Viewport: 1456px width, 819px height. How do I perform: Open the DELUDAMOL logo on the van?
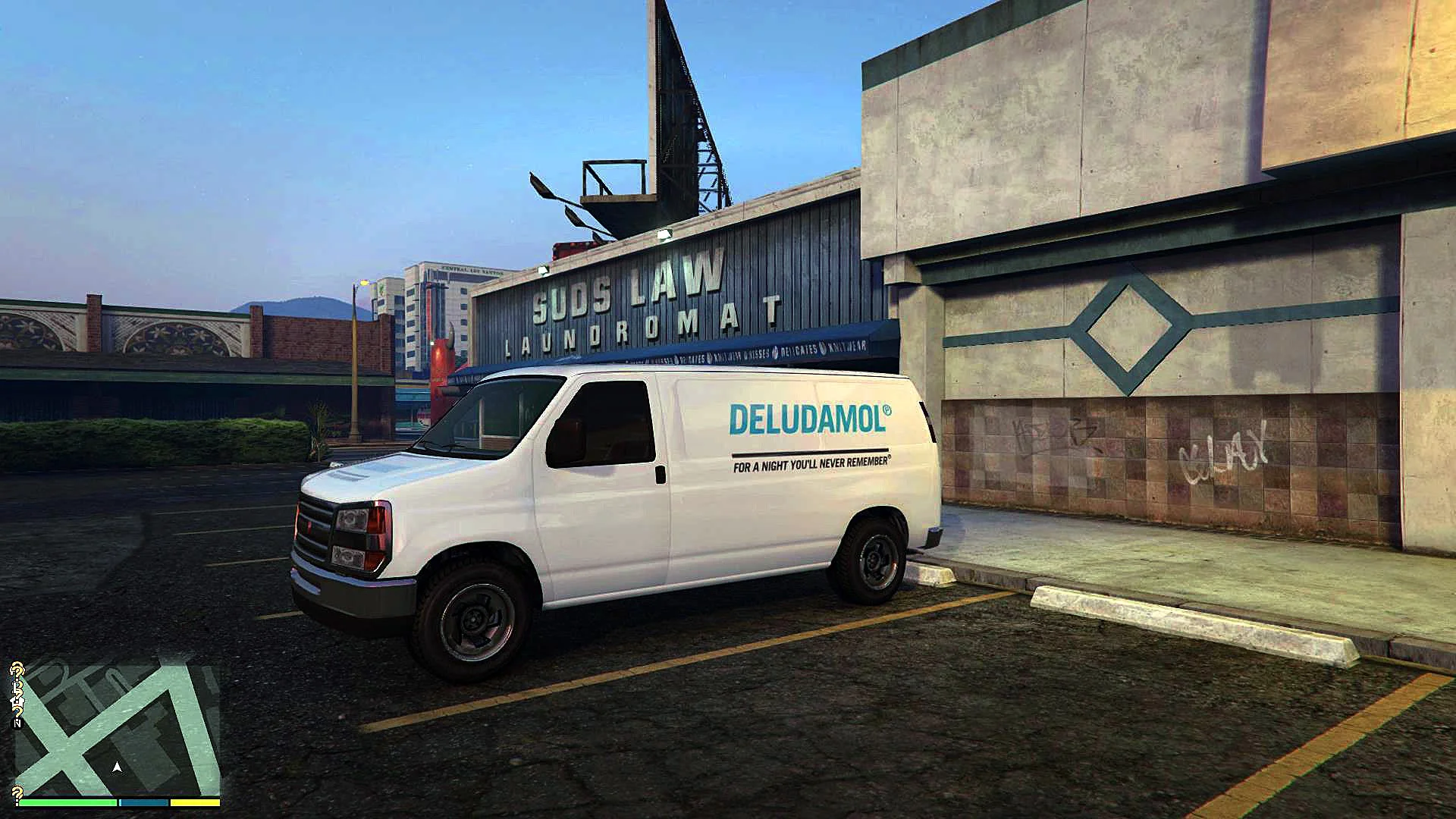click(811, 417)
